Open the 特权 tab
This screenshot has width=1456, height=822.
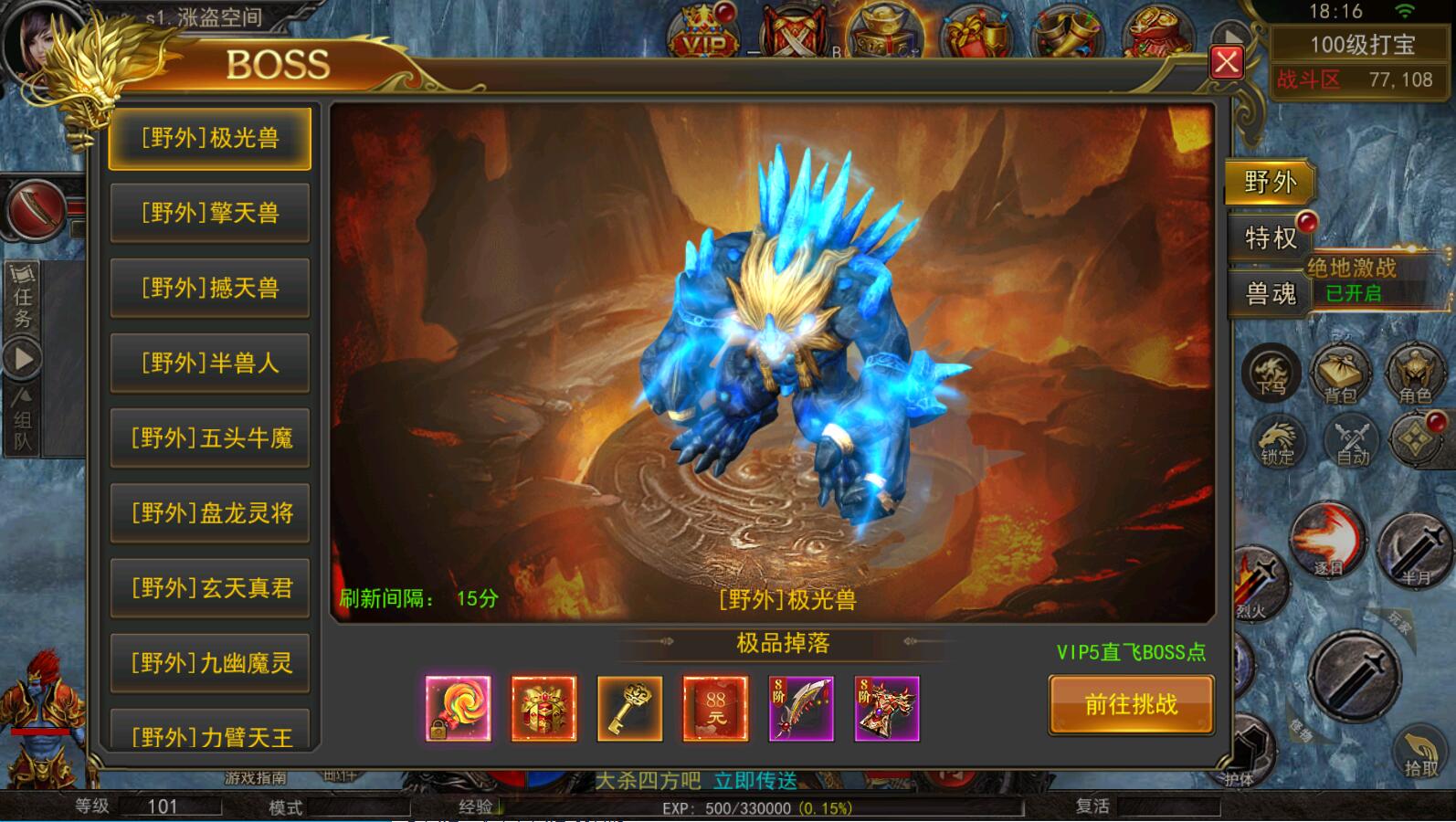[1270, 238]
